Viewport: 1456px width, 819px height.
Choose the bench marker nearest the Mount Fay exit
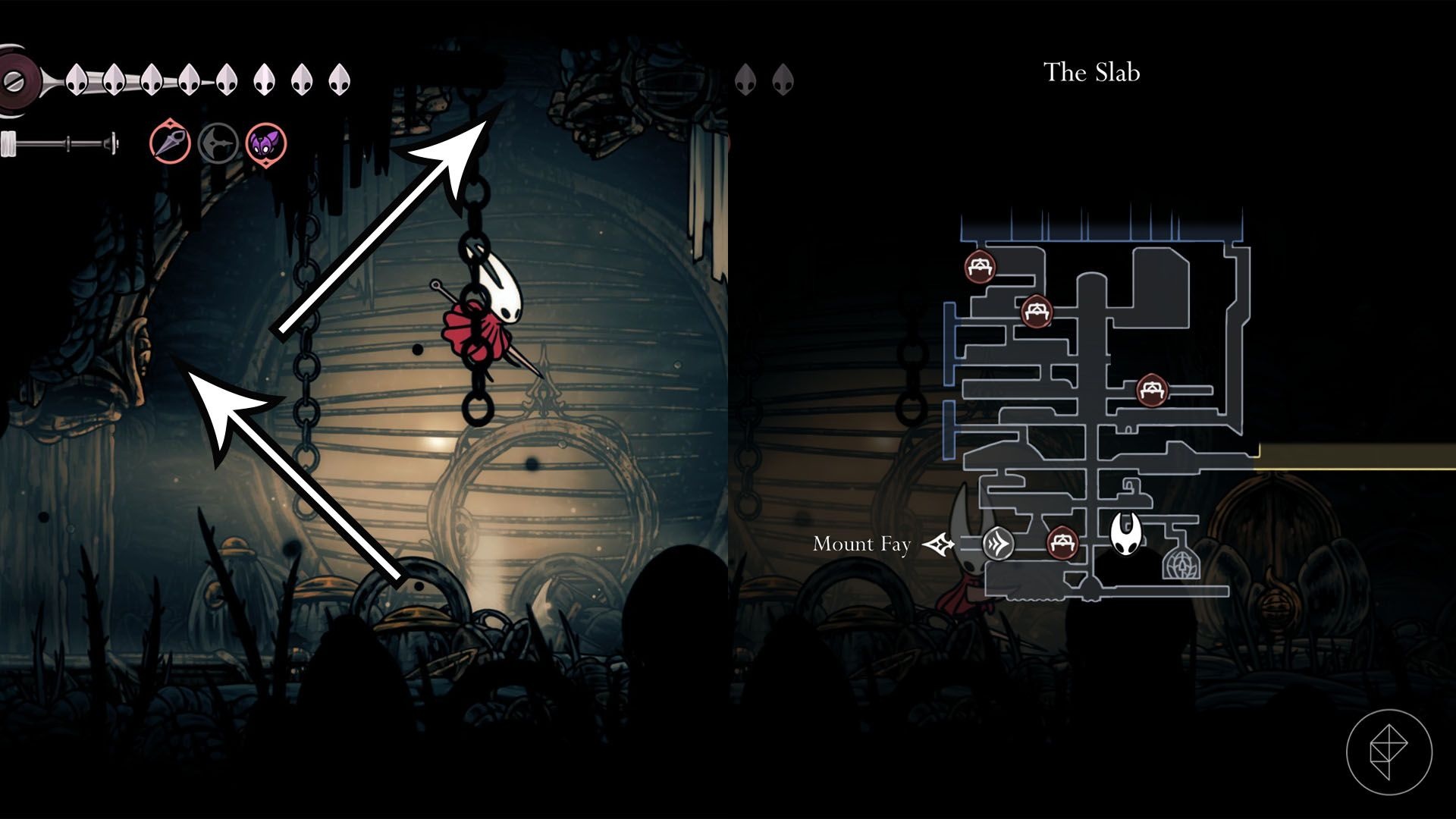pos(1062,542)
